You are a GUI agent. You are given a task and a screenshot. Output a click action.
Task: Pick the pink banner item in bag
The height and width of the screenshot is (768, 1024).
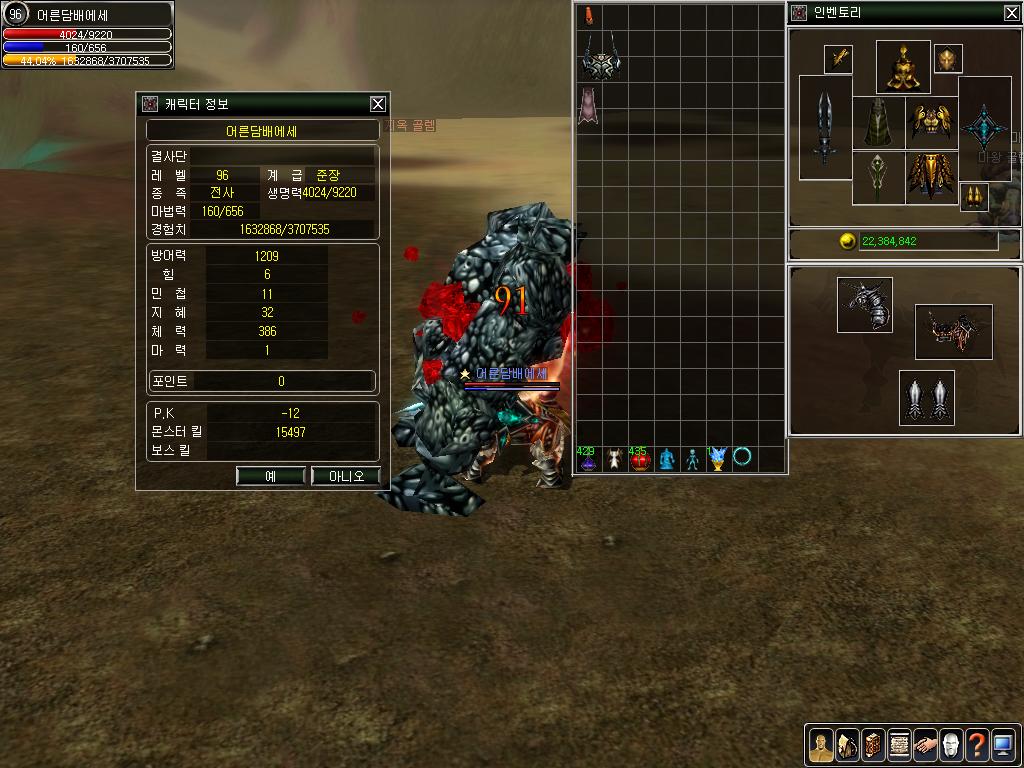tap(588, 106)
